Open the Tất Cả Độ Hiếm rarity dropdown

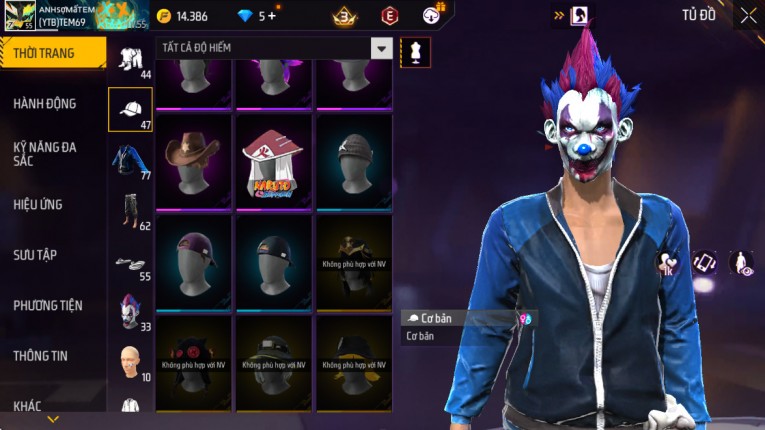pyautogui.click(x=381, y=48)
